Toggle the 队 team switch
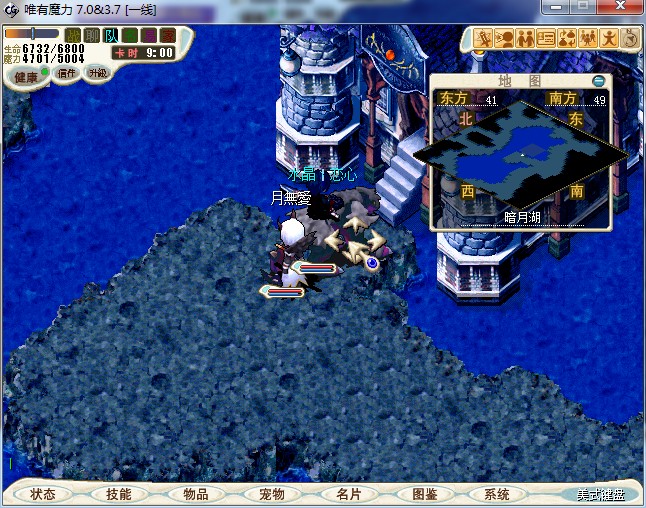The width and height of the screenshot is (646, 508). point(111,36)
